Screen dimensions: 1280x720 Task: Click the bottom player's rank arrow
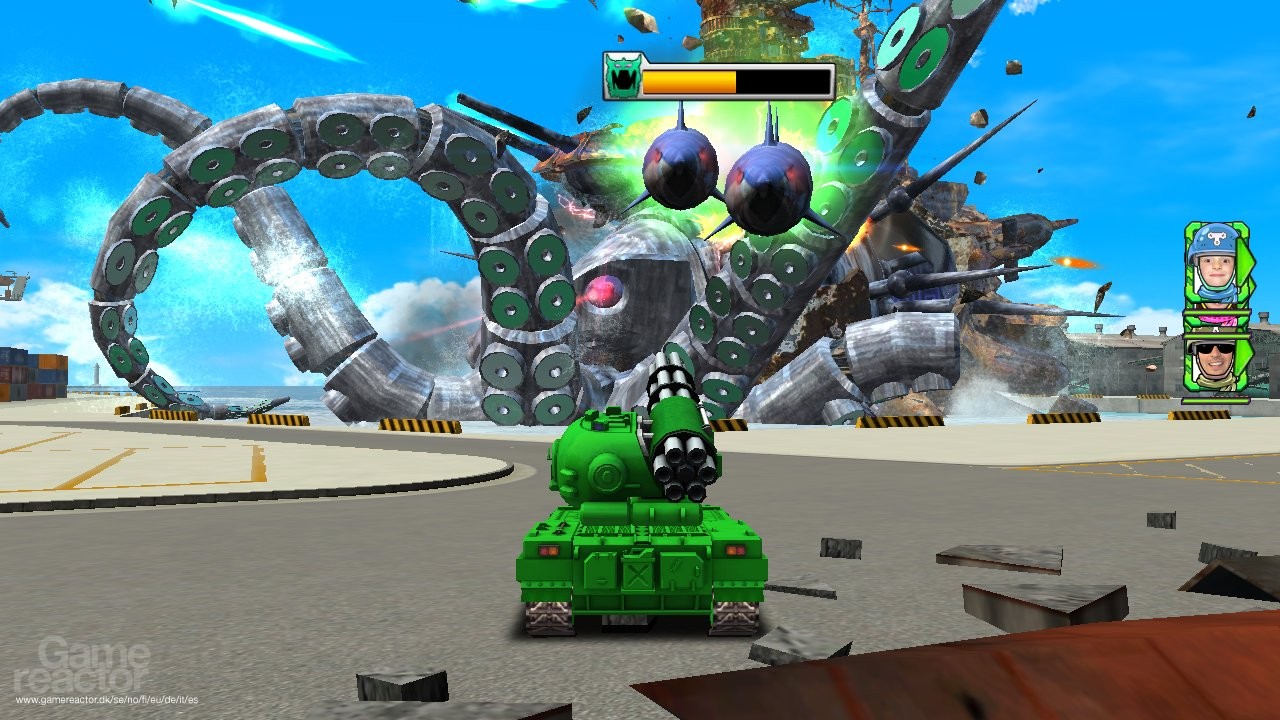click(x=1244, y=355)
